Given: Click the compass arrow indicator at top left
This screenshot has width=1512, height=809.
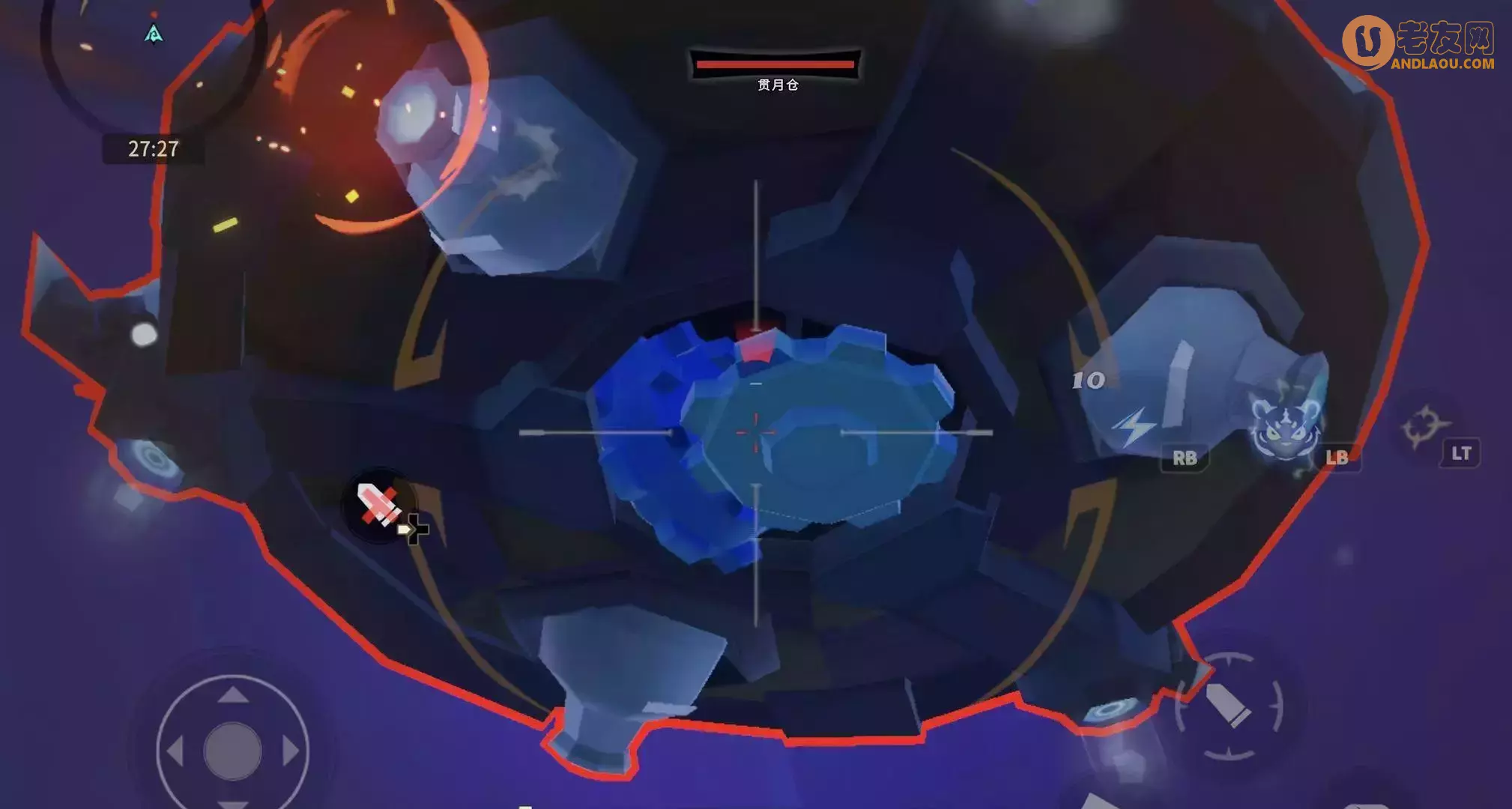Looking at the screenshot, I should 153,34.
